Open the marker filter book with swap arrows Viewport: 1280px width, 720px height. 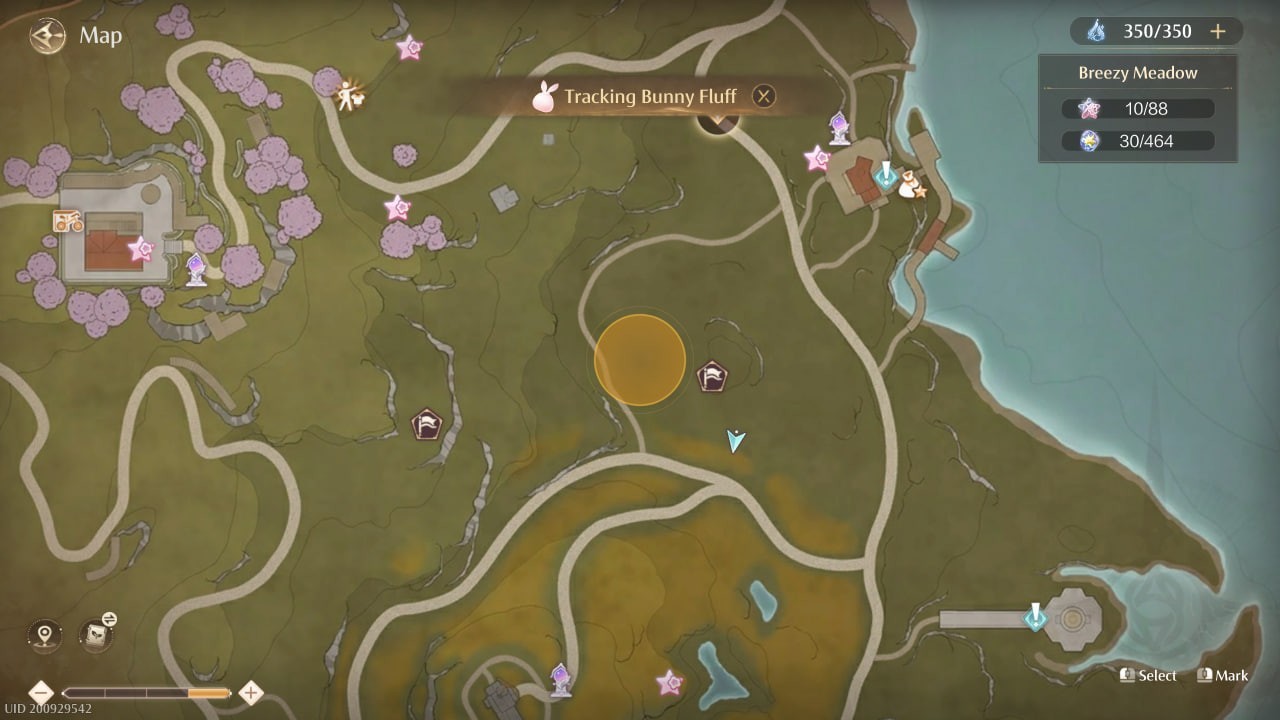tap(96, 637)
